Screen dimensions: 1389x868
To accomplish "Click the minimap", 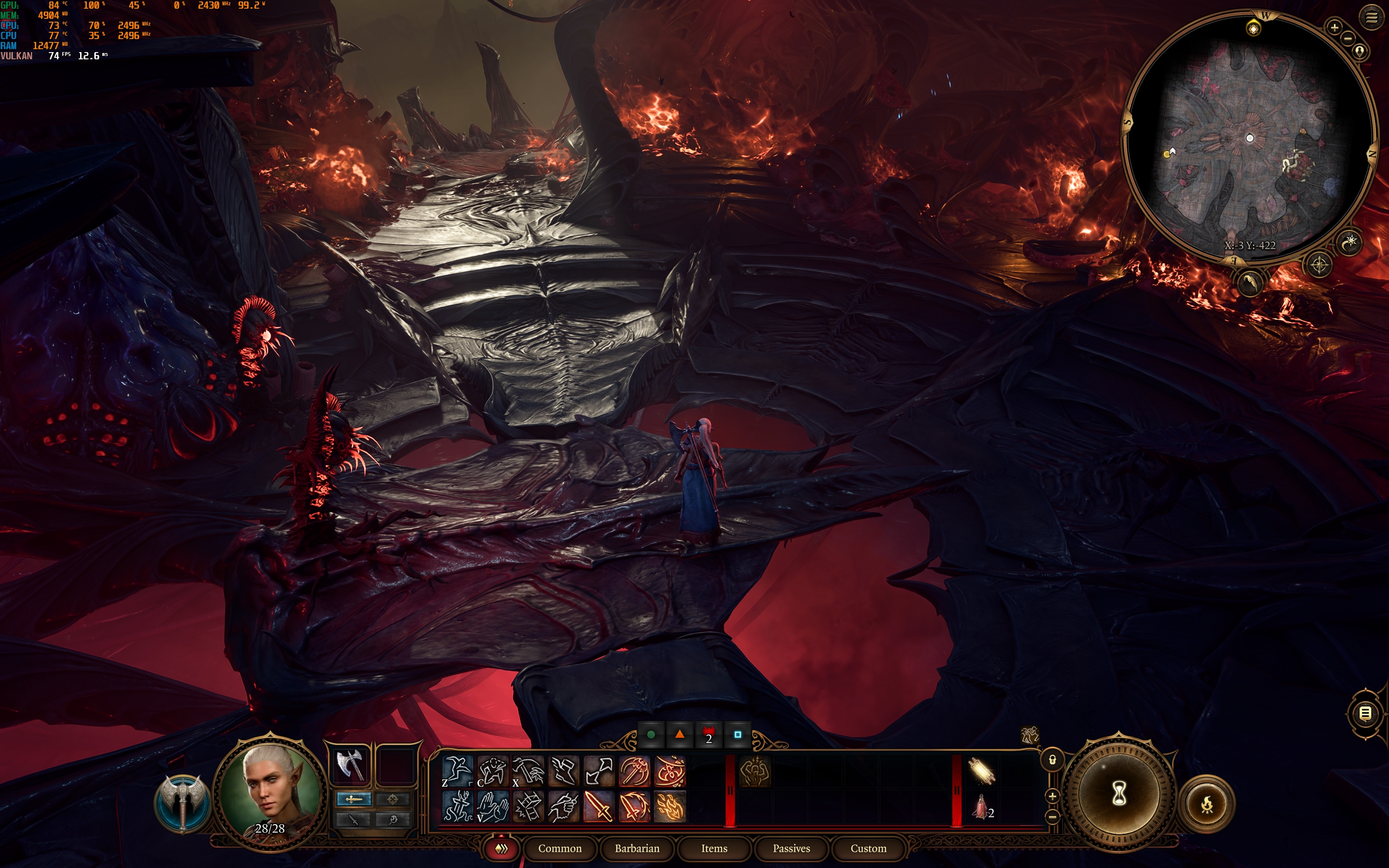I will pyautogui.click(x=1250, y=138).
